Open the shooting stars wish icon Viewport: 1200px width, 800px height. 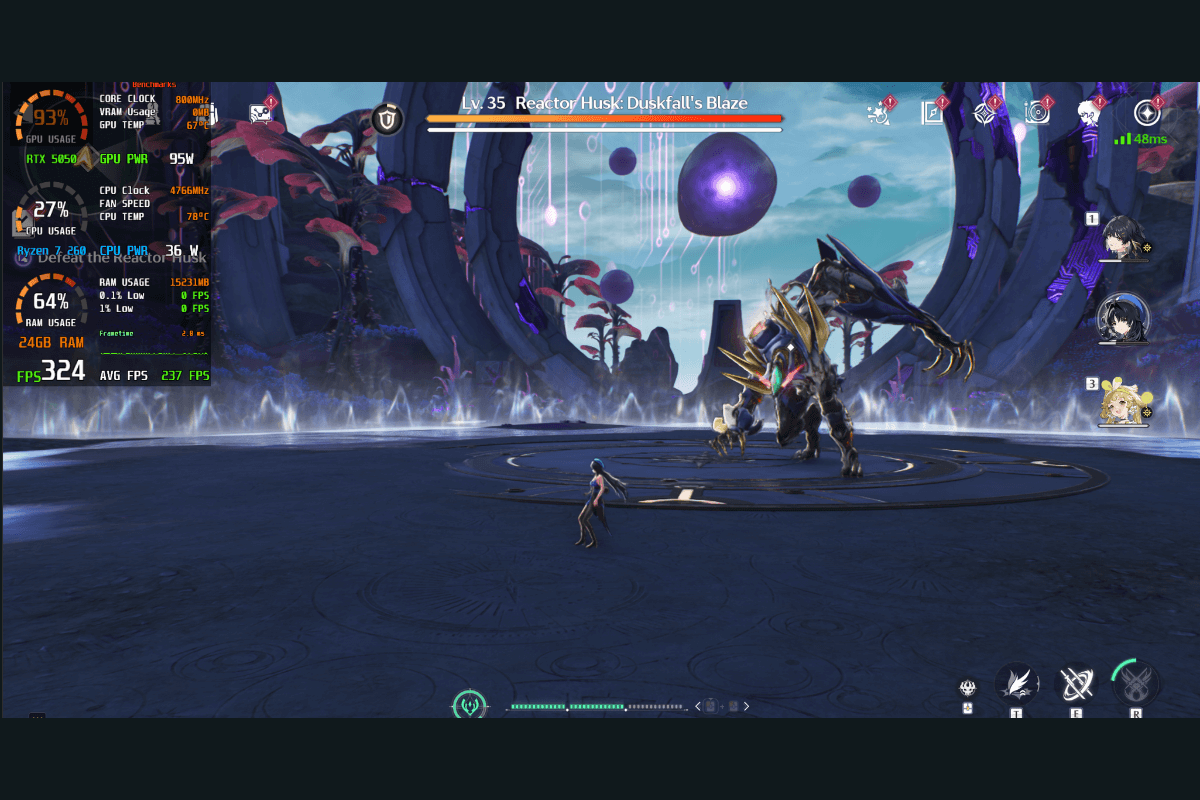880,113
